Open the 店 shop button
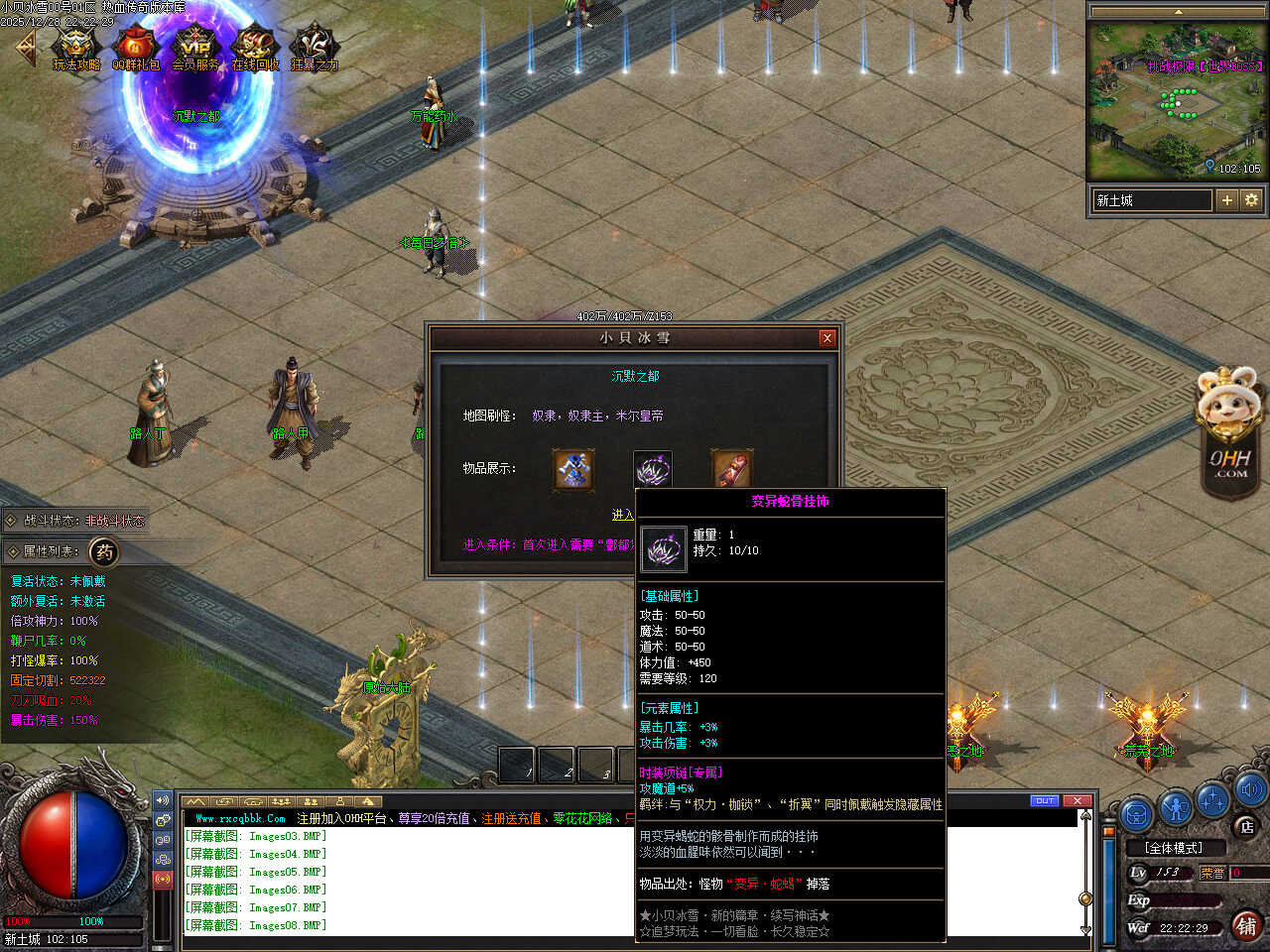1270x952 pixels. pyautogui.click(x=1247, y=826)
